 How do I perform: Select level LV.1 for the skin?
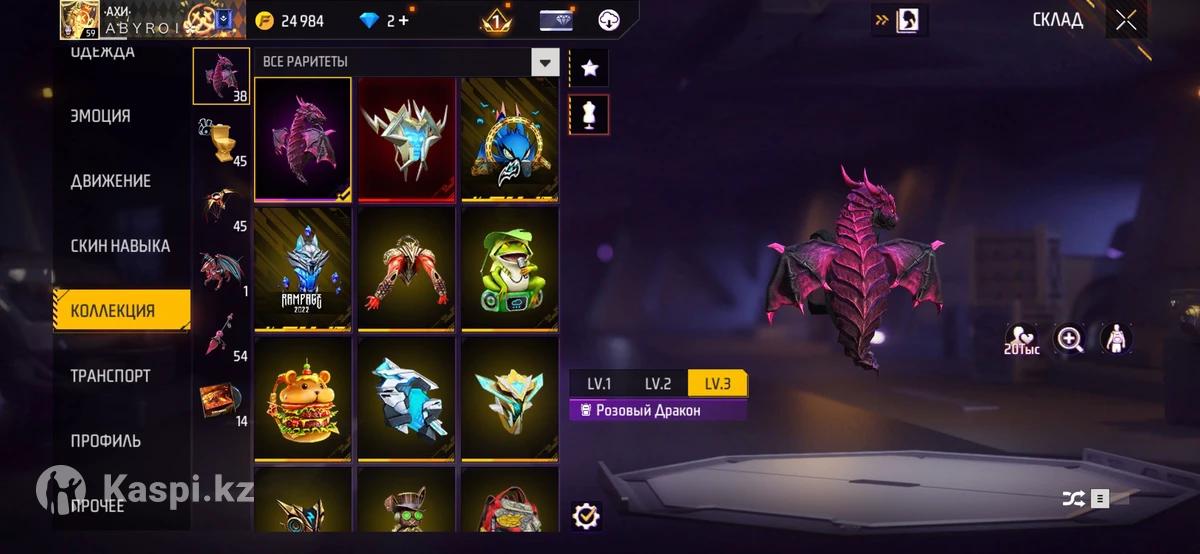tap(599, 384)
